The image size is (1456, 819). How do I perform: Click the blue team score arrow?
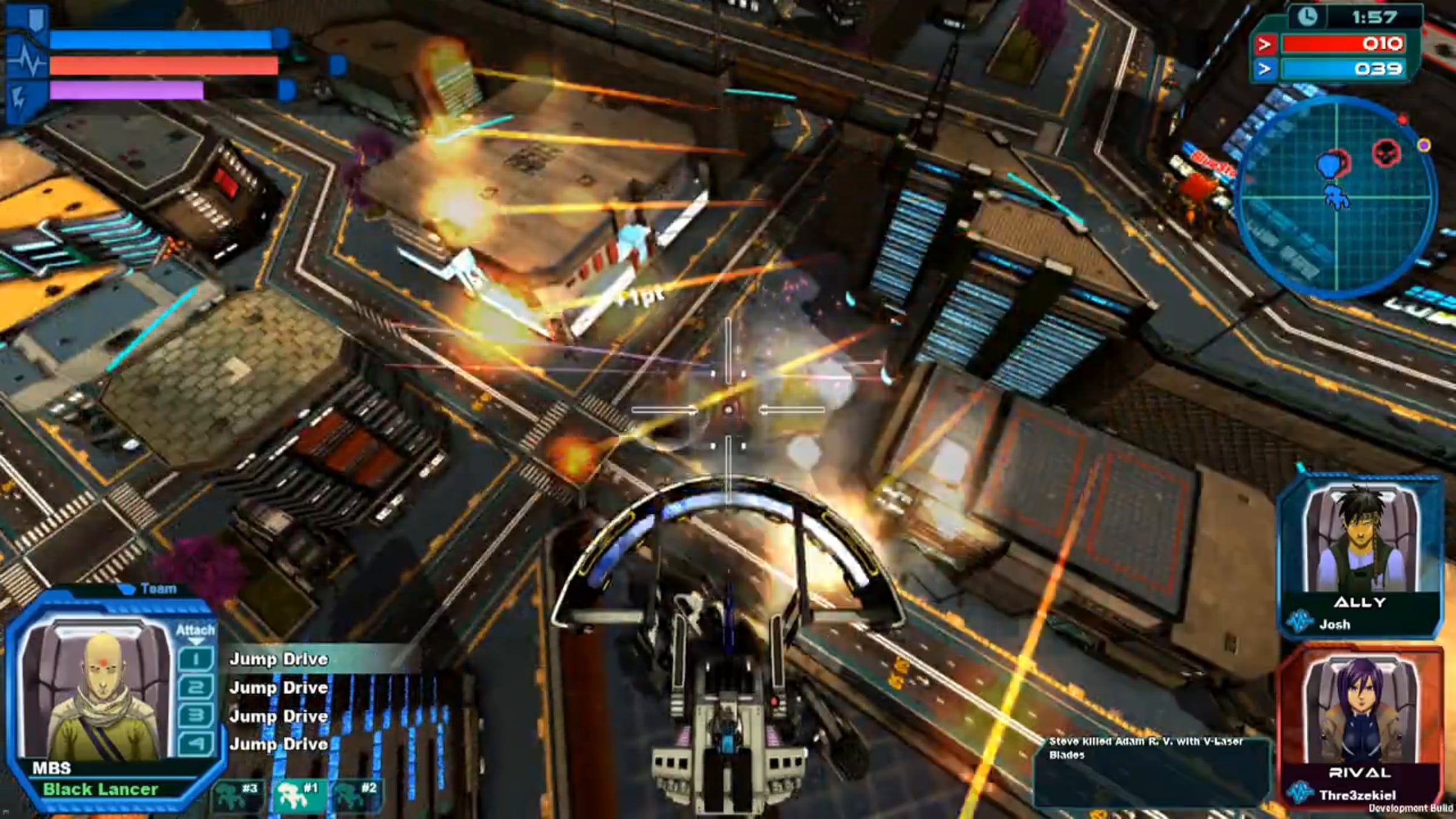pyautogui.click(x=1264, y=69)
